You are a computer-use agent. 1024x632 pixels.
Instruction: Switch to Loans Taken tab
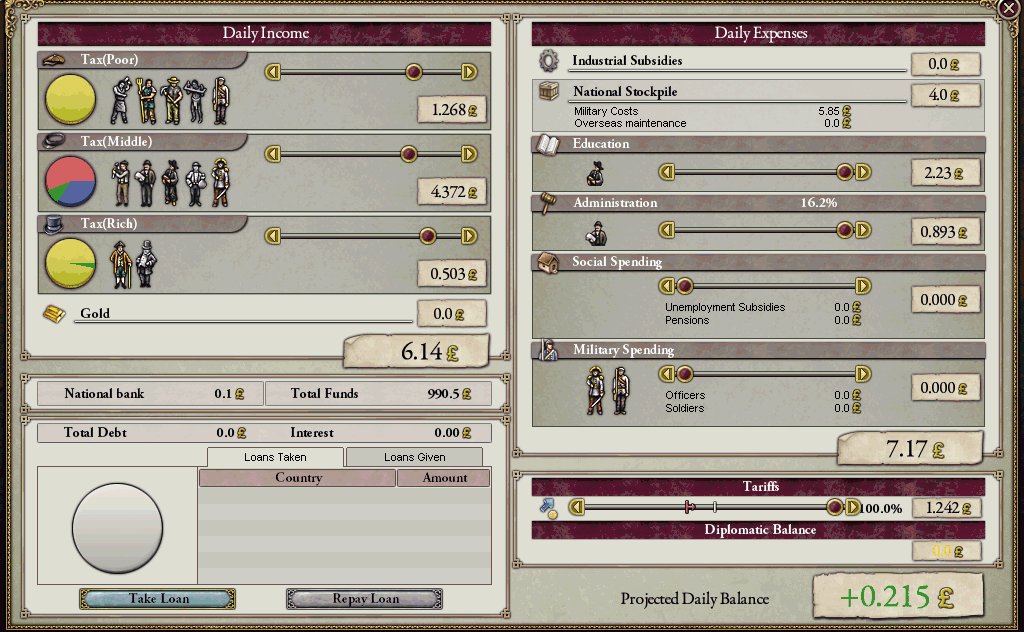click(x=275, y=457)
